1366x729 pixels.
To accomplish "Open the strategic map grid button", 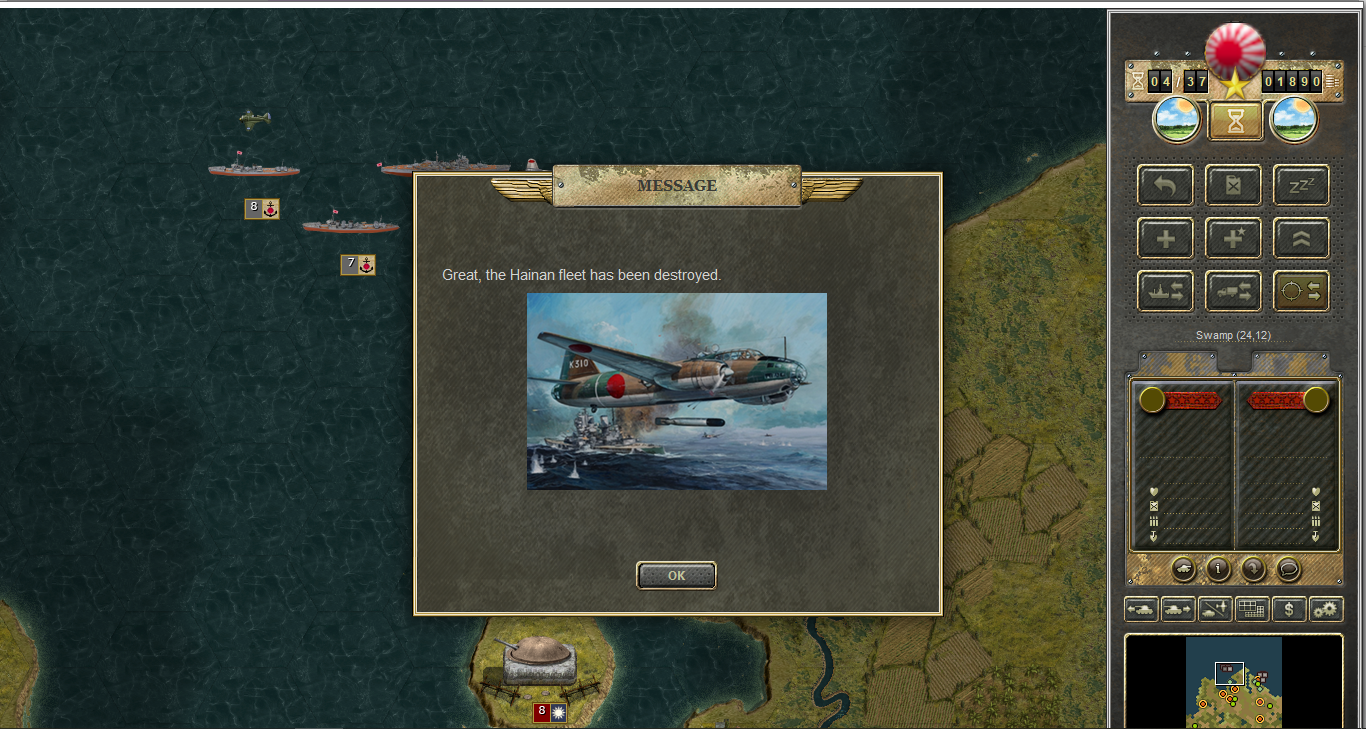I will [x=1251, y=608].
